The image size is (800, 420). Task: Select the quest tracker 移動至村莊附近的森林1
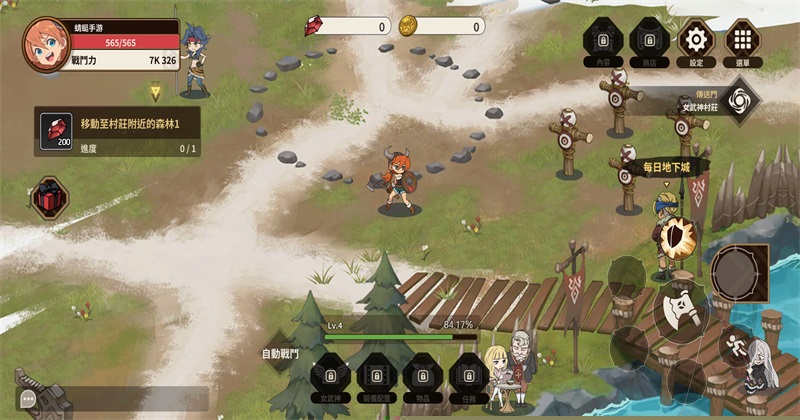tap(117, 131)
